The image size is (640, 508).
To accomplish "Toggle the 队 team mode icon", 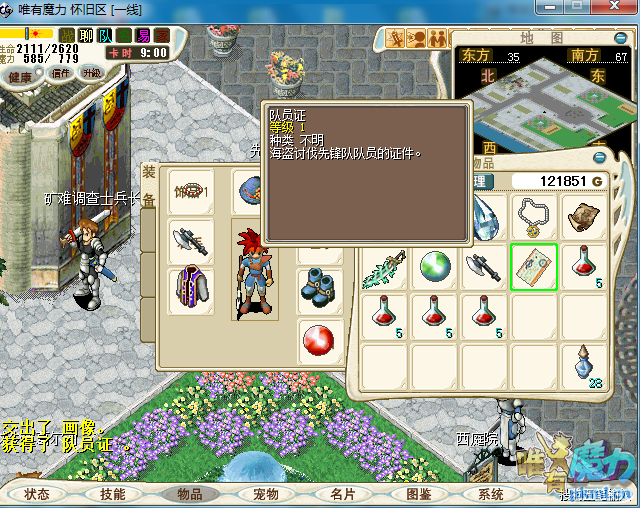I will [104, 36].
